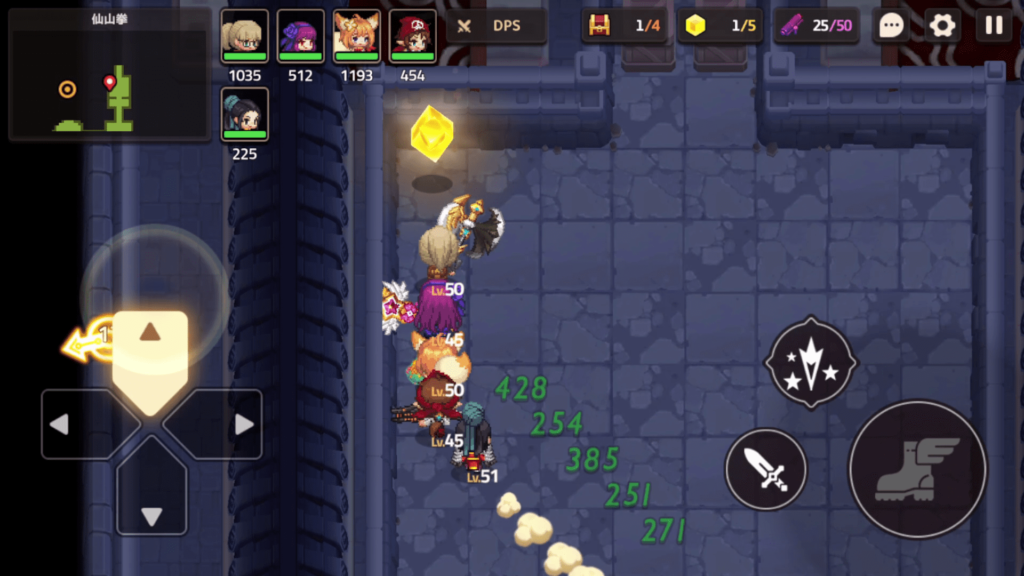Trigger the starburst chain skill button

tap(810, 362)
